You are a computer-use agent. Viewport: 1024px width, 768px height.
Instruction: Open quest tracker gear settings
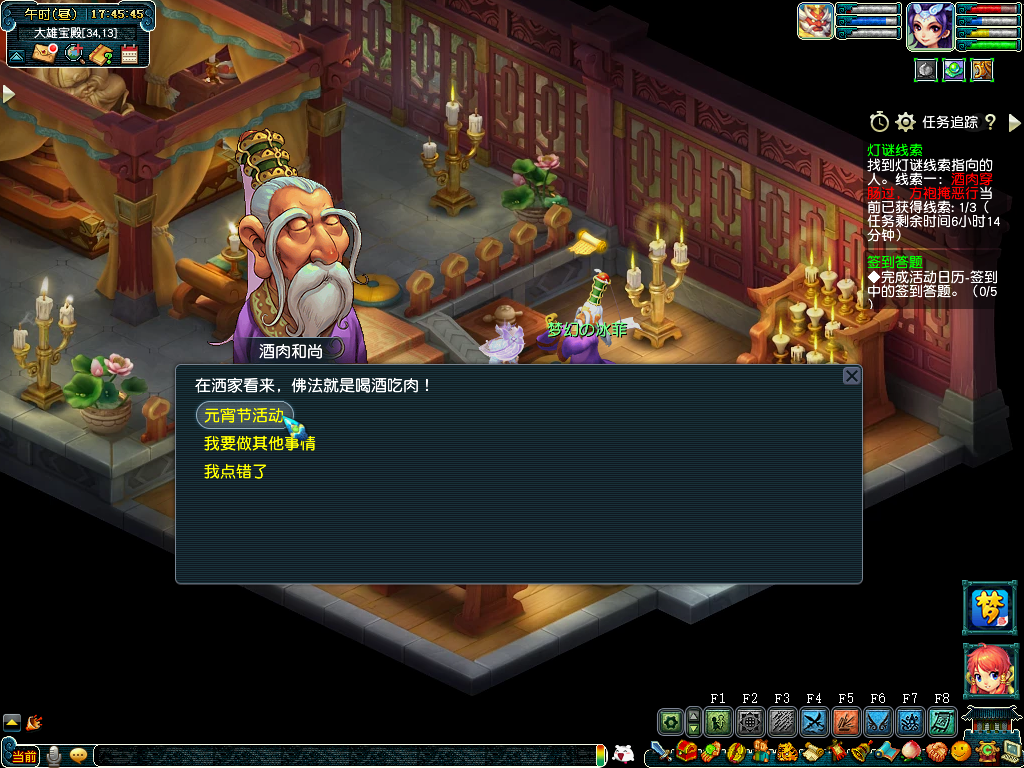click(905, 122)
